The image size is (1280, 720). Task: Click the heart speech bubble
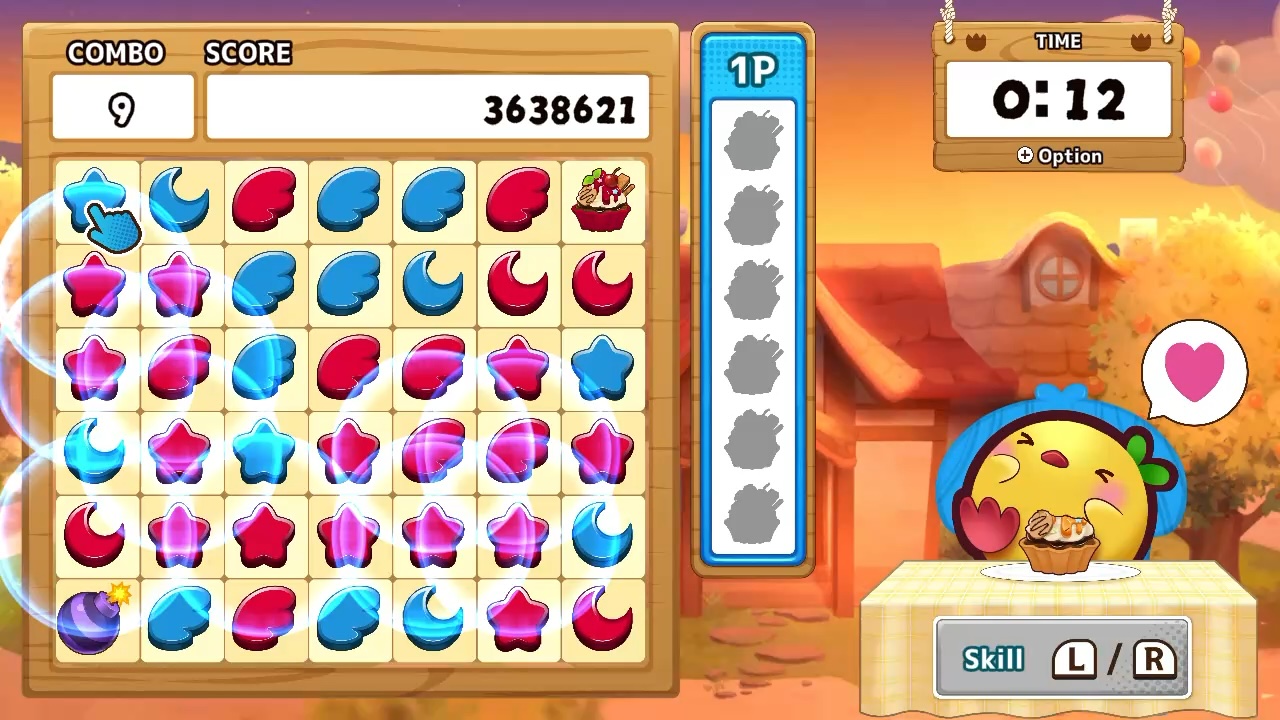pos(1194,370)
